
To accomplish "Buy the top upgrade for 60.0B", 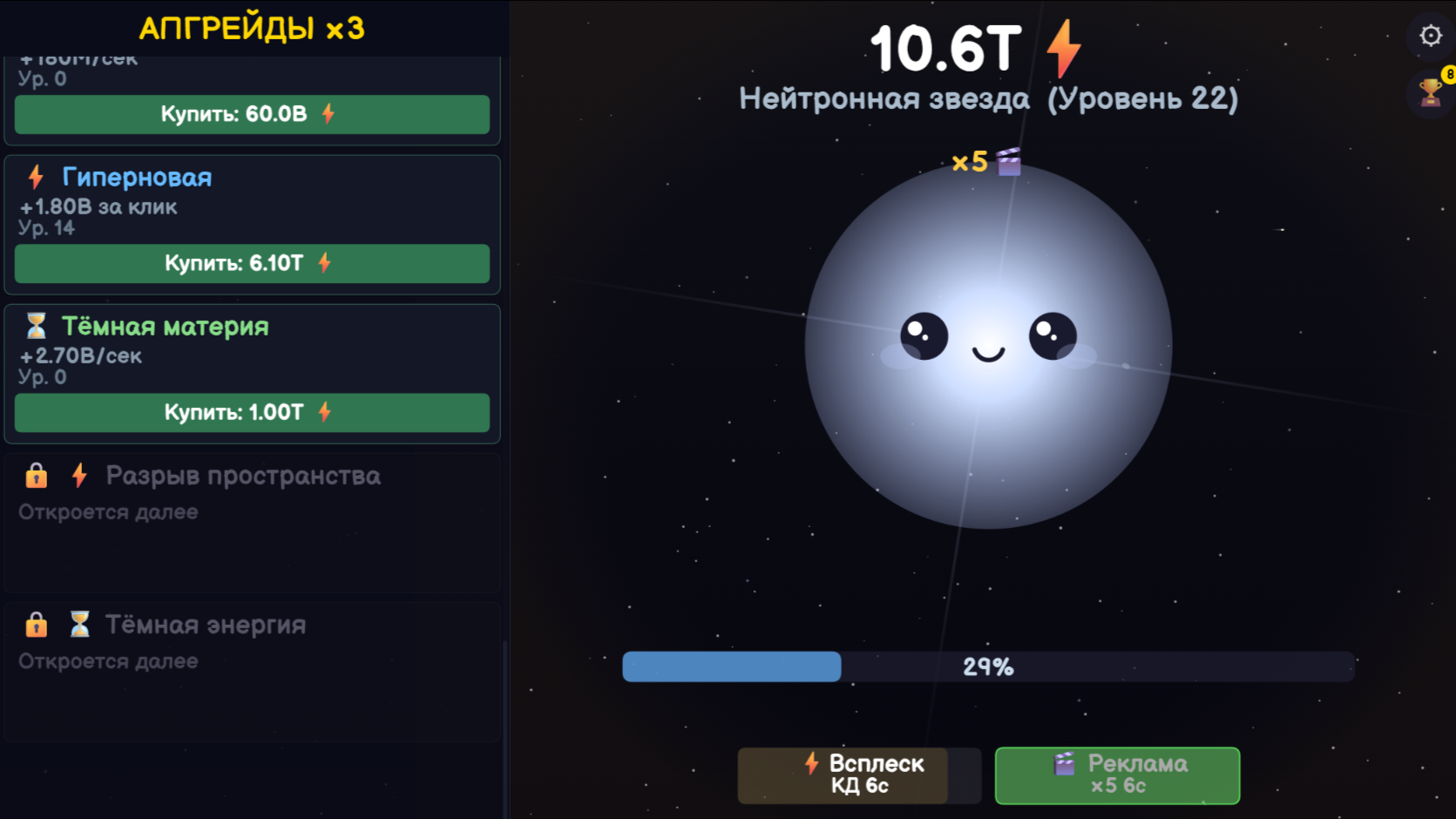I will (251, 114).
